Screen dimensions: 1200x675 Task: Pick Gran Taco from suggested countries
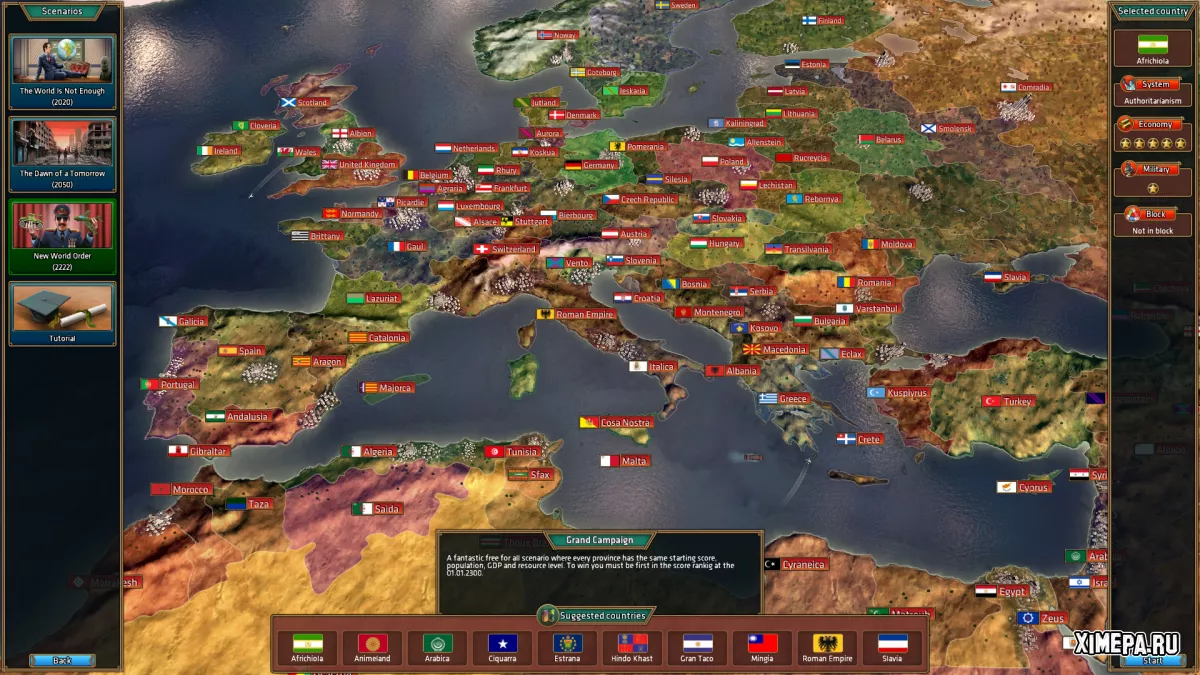coord(697,647)
